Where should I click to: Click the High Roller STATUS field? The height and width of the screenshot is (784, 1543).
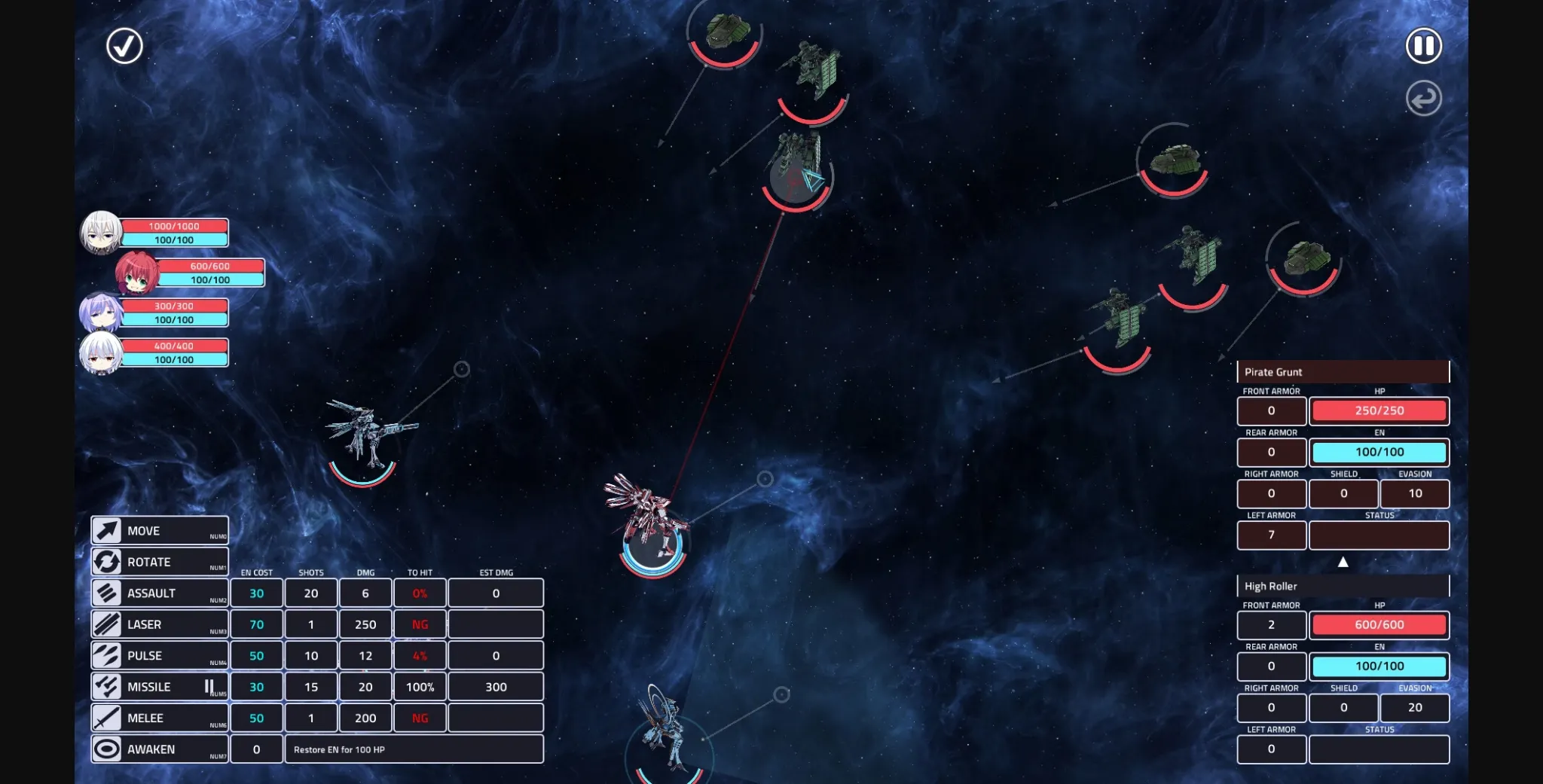pyautogui.click(x=1380, y=749)
